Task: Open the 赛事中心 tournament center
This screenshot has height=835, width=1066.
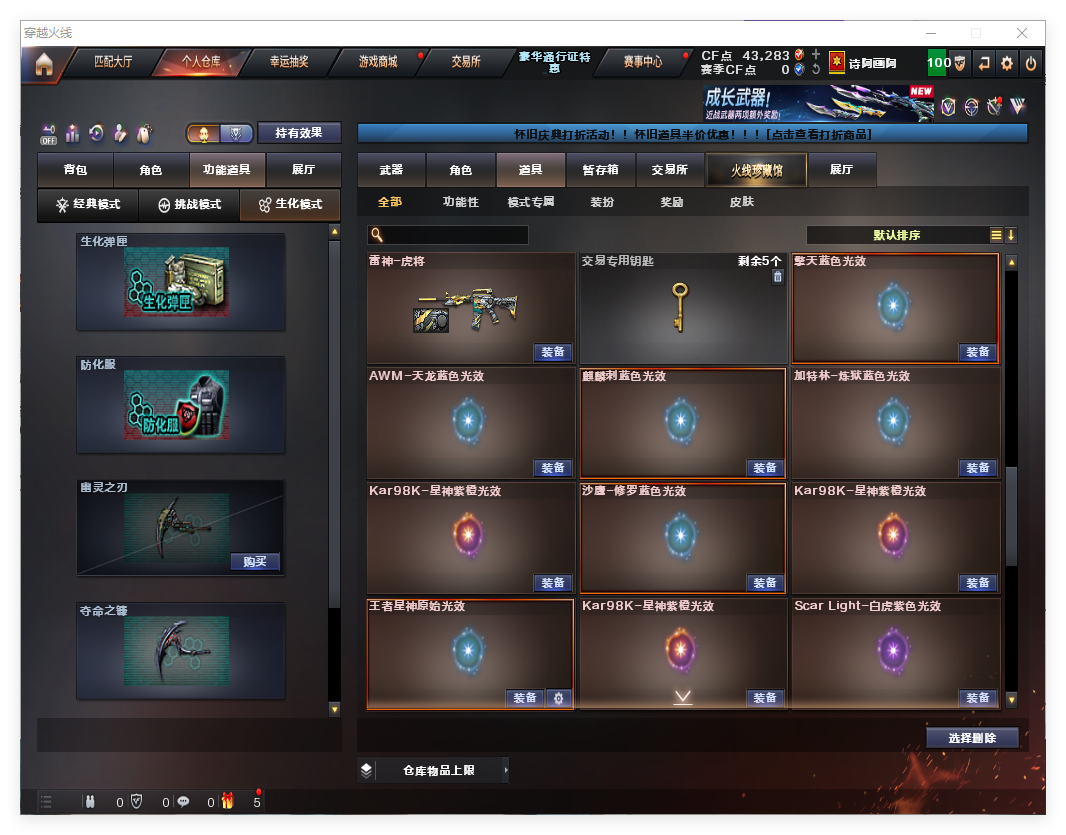Action: [642, 62]
